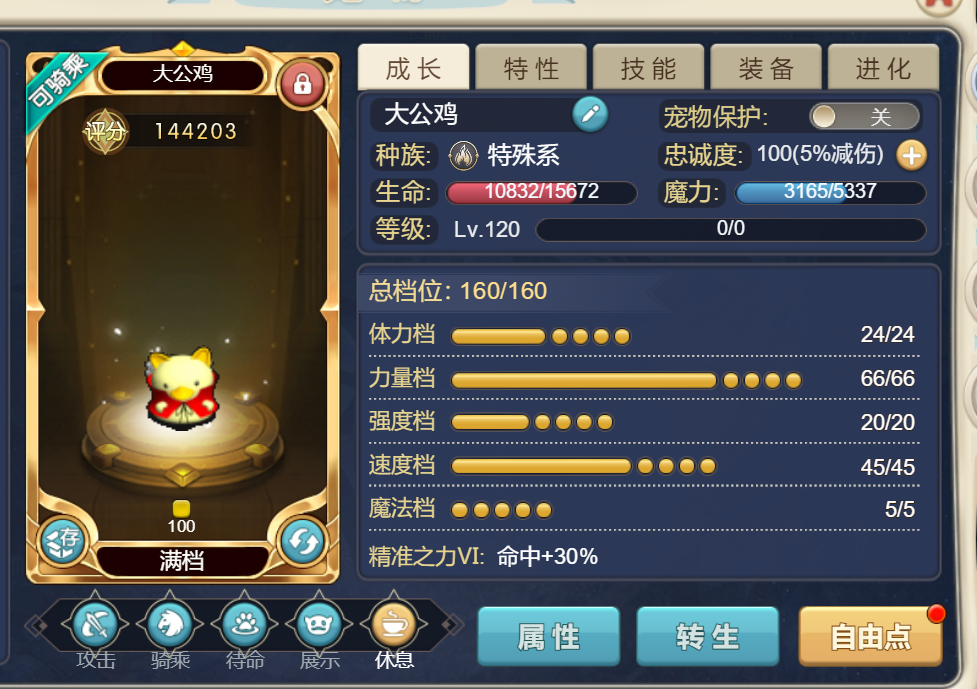Choose the 休息 rest mode
977x689 pixels.
point(394,627)
